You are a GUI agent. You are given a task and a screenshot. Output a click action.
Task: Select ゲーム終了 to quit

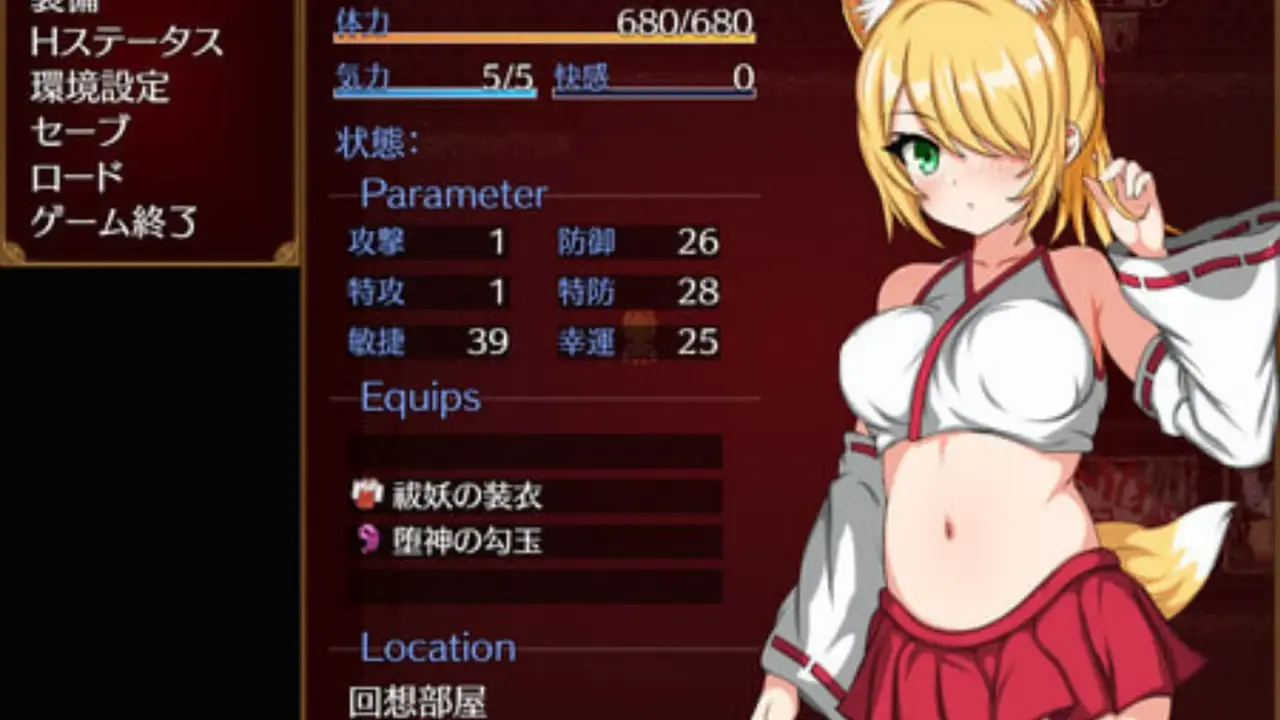coord(114,221)
